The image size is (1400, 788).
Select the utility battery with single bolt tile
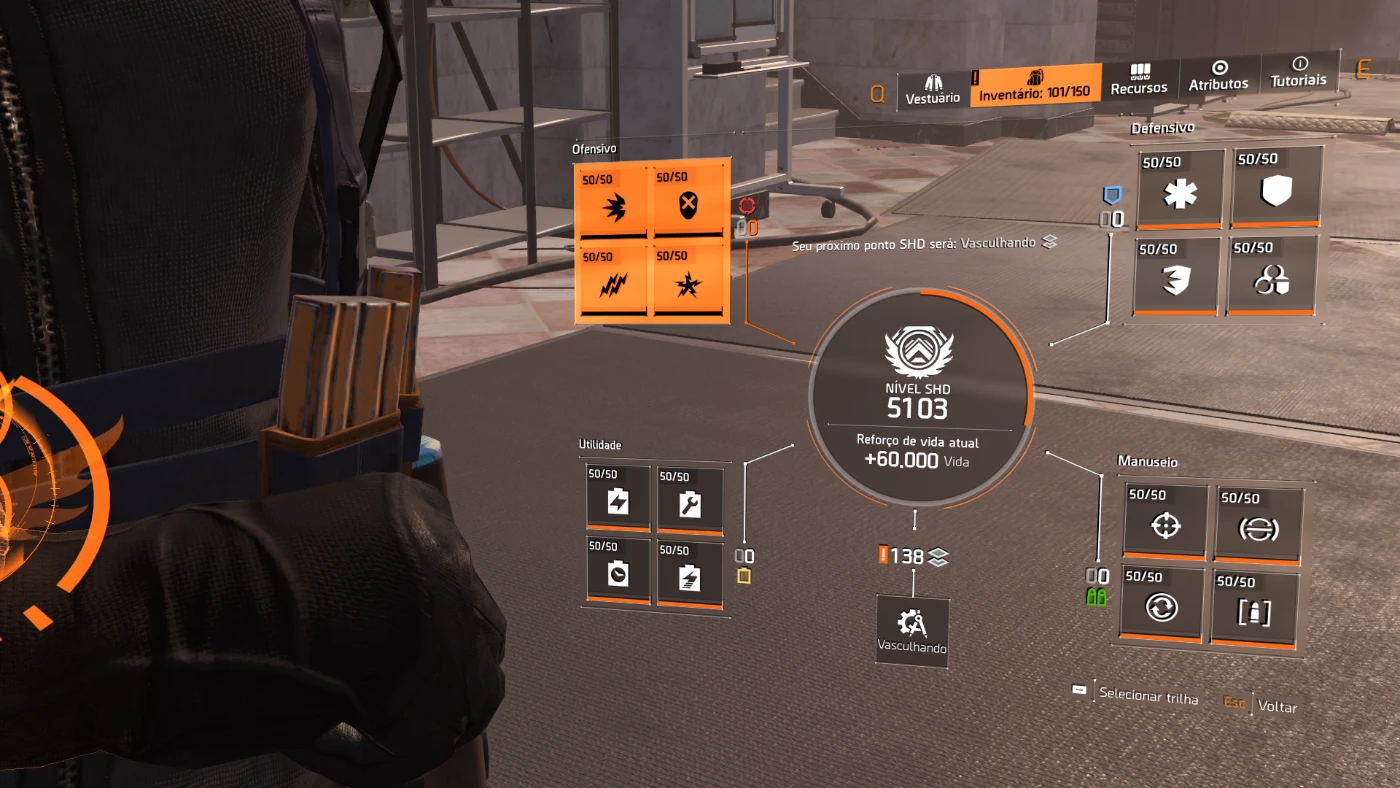pos(690,575)
